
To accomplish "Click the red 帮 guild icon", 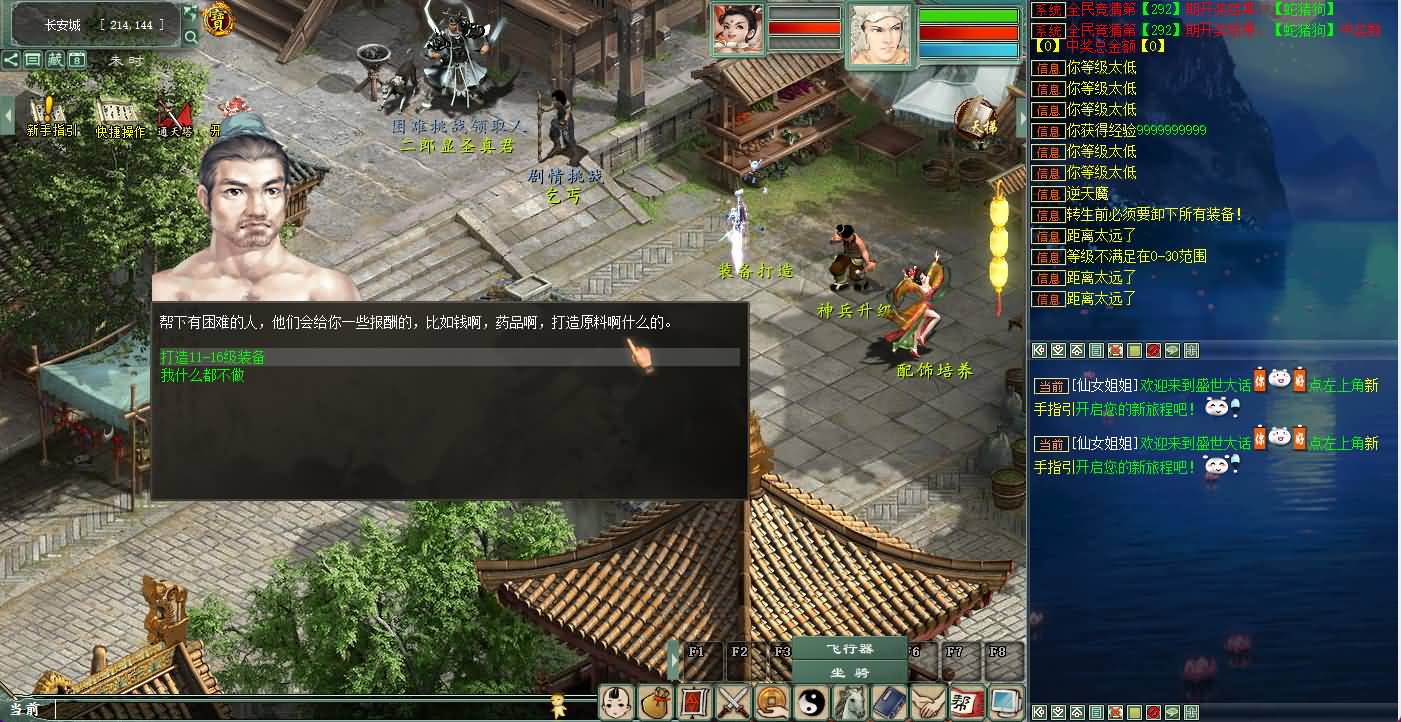I will click(966, 703).
